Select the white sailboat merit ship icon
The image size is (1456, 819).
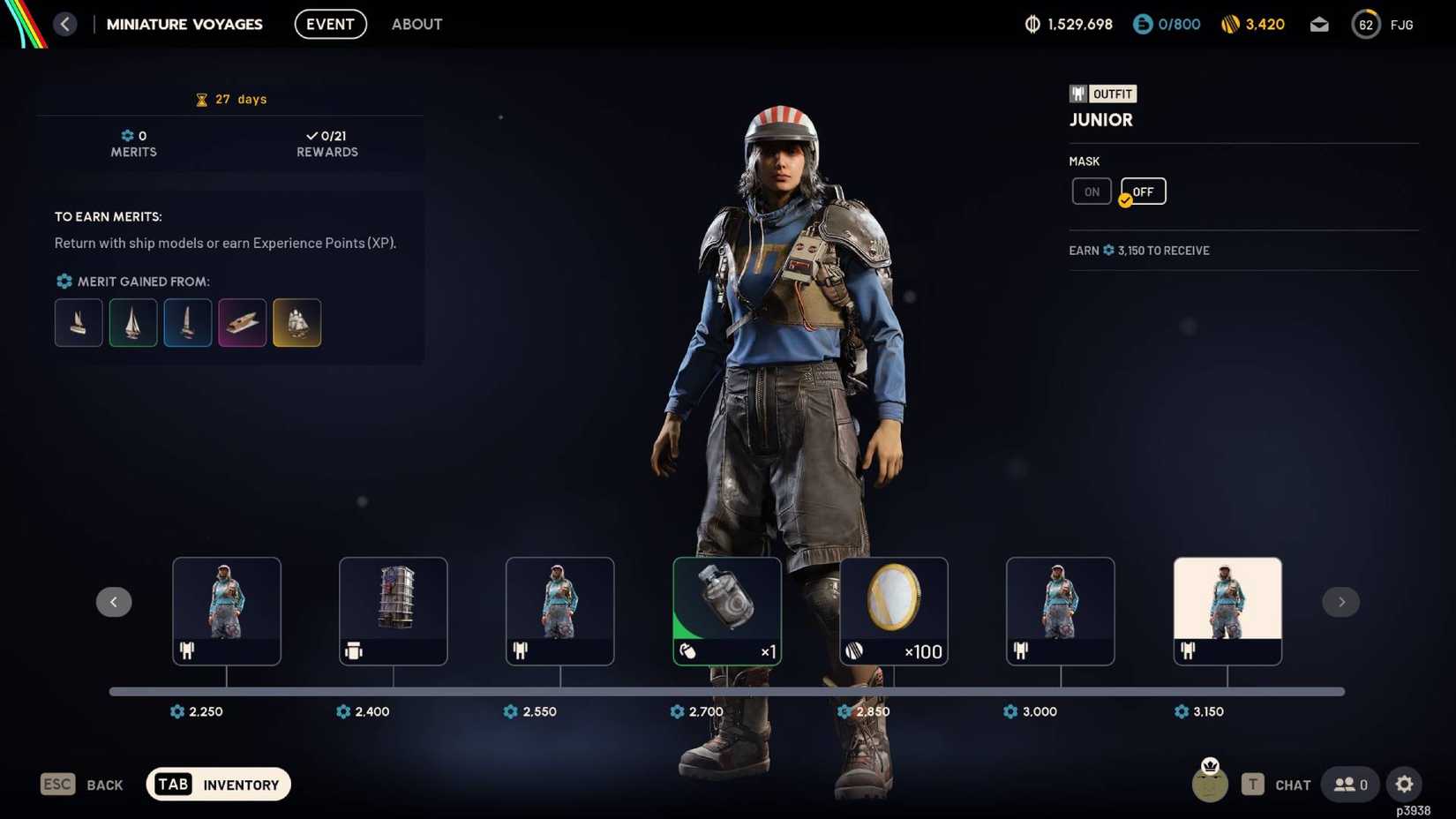[x=78, y=322]
